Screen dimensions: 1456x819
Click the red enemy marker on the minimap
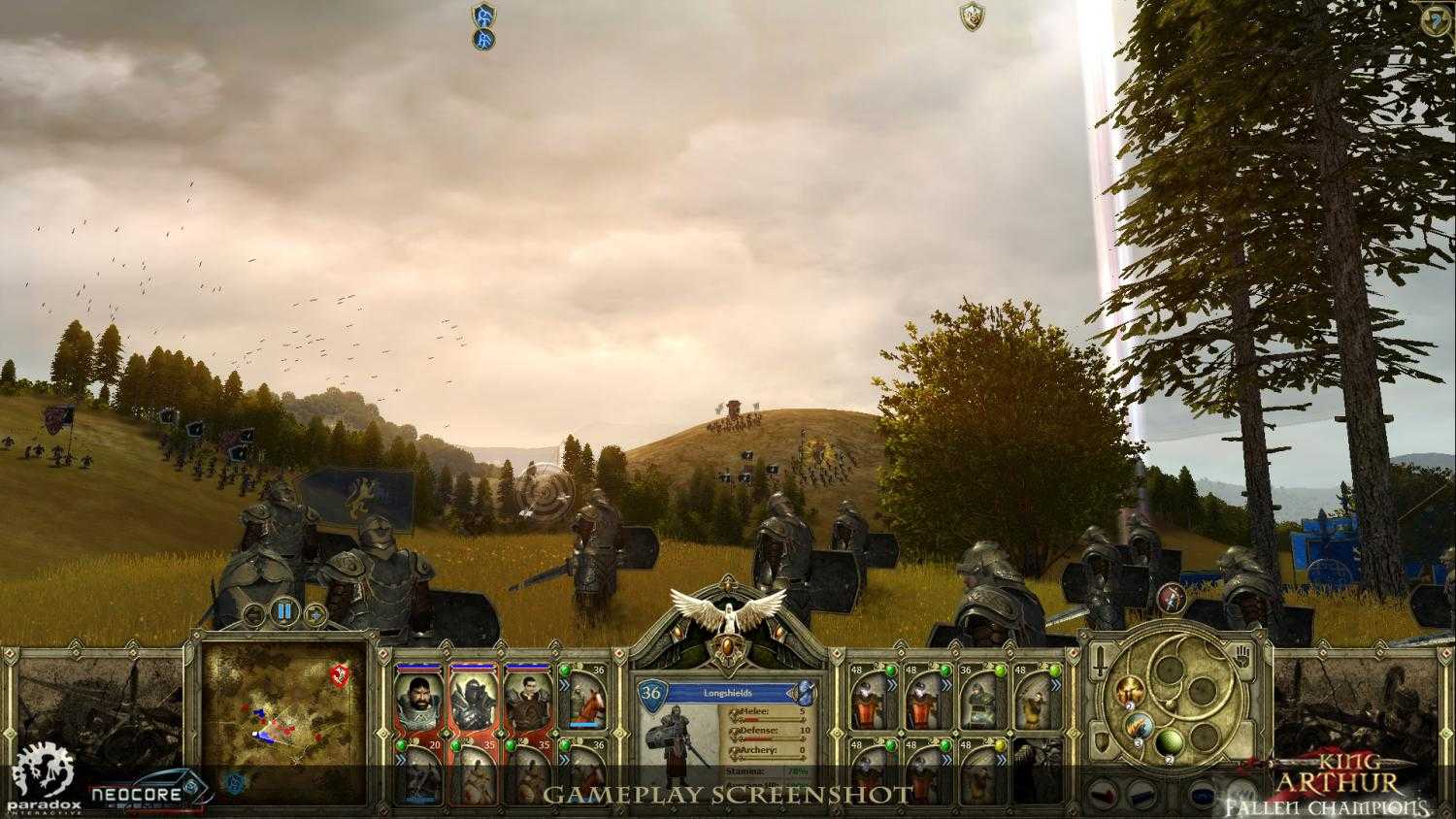pos(339,675)
